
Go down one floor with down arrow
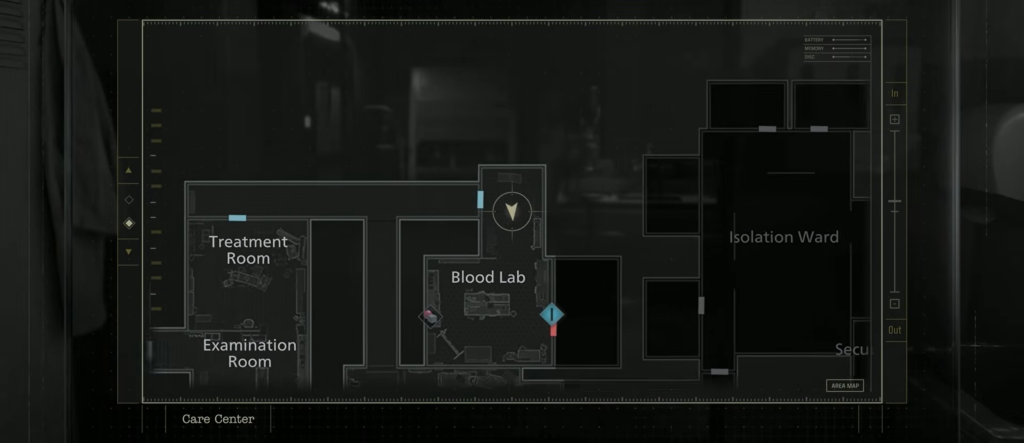click(128, 251)
